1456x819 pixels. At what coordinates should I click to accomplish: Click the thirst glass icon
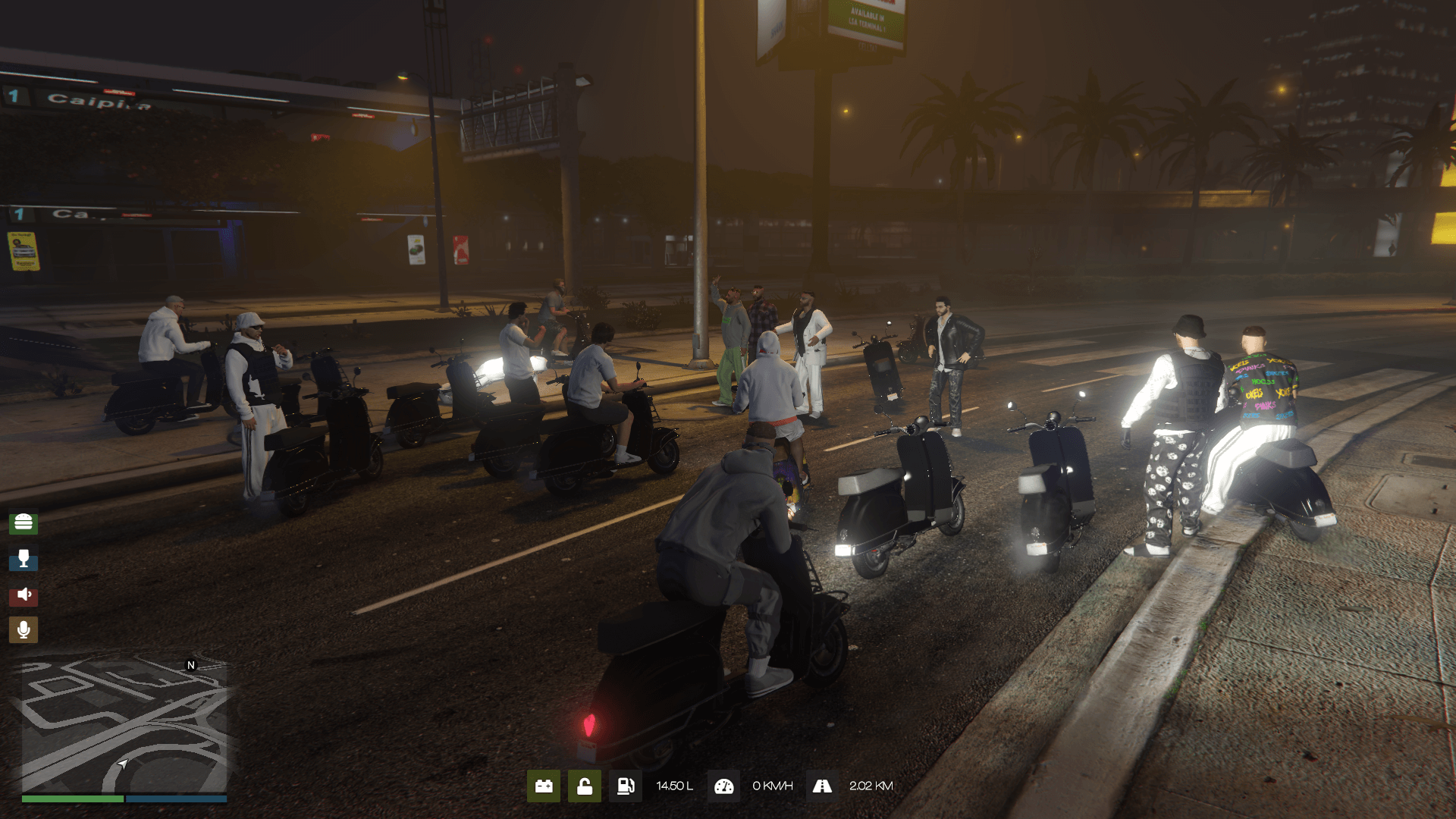(x=25, y=560)
